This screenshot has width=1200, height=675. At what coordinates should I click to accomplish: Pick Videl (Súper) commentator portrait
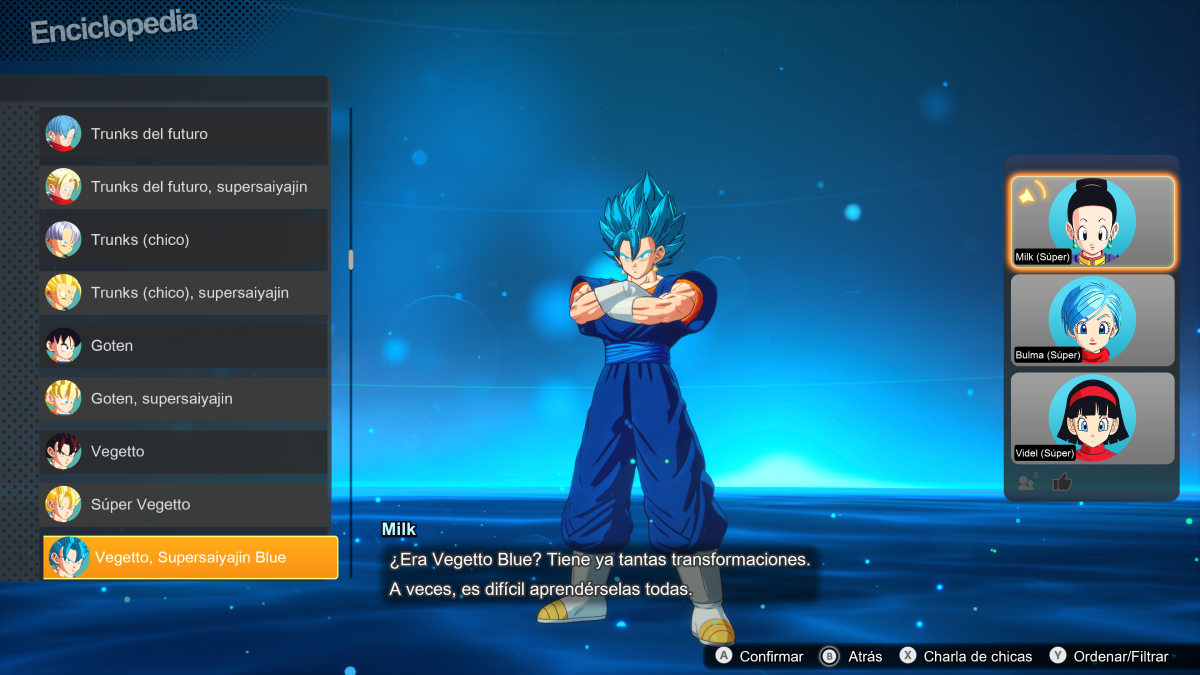(1092, 418)
